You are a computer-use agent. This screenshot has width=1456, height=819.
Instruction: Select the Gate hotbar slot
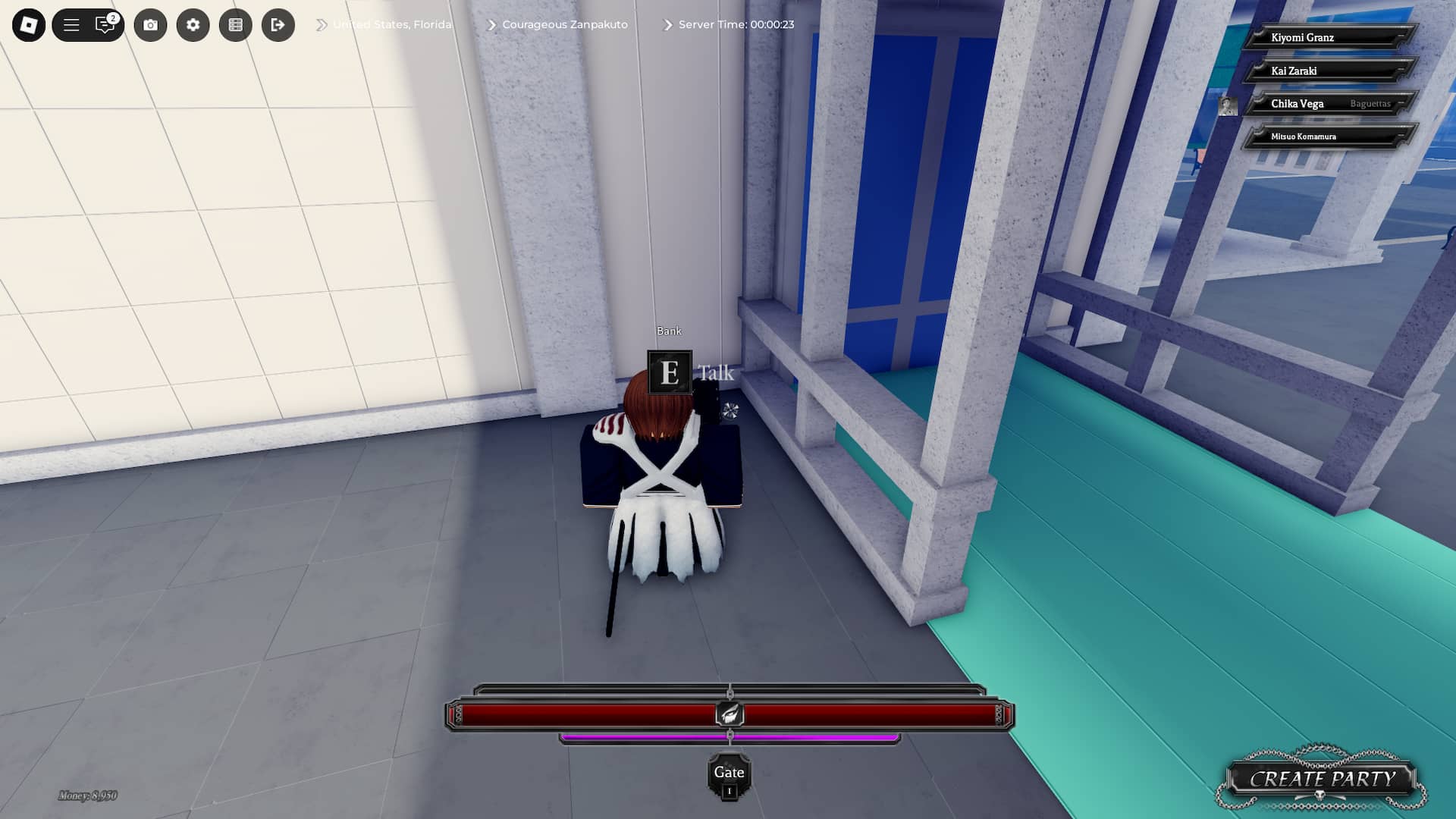(729, 772)
